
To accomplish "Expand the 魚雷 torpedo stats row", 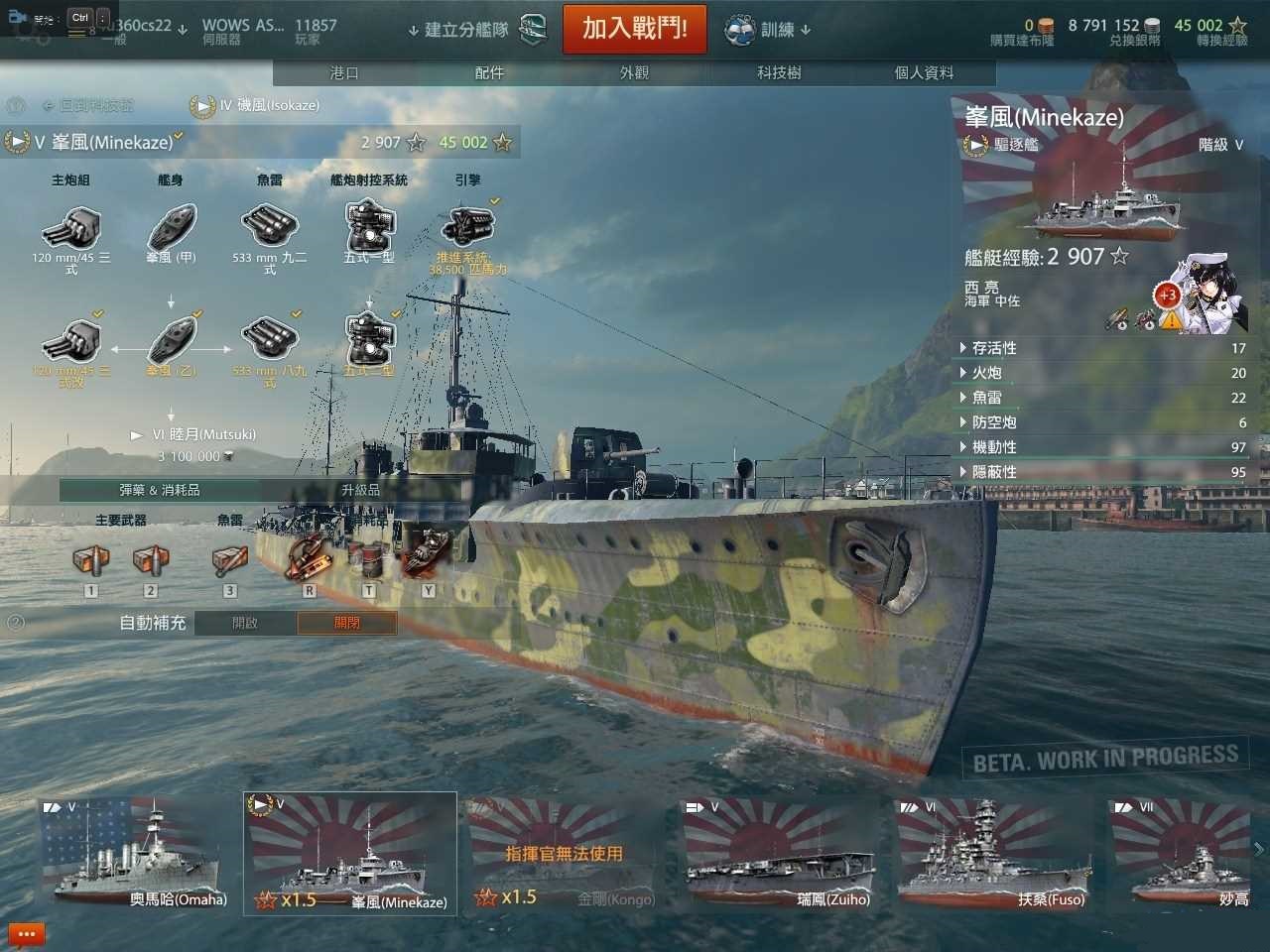I will (986, 398).
